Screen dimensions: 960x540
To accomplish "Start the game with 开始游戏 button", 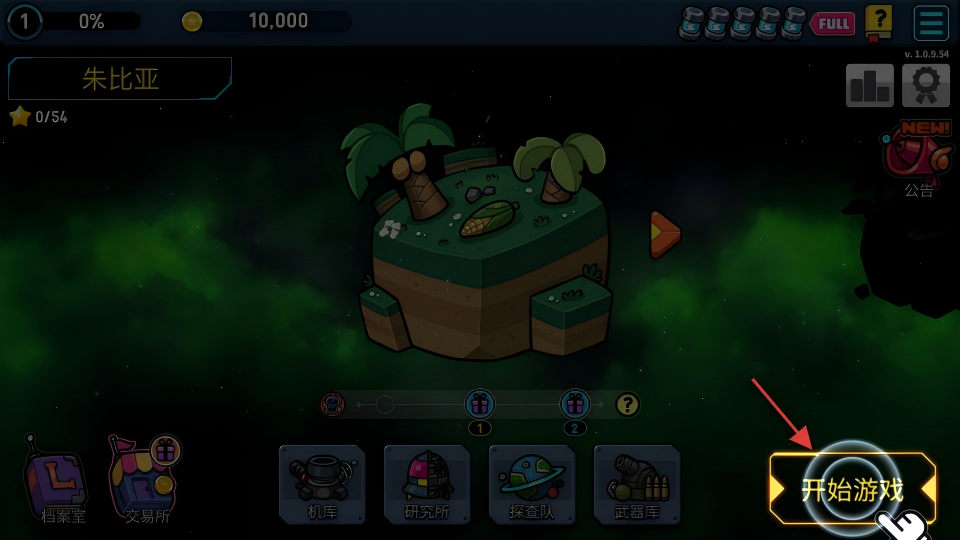I will point(852,489).
